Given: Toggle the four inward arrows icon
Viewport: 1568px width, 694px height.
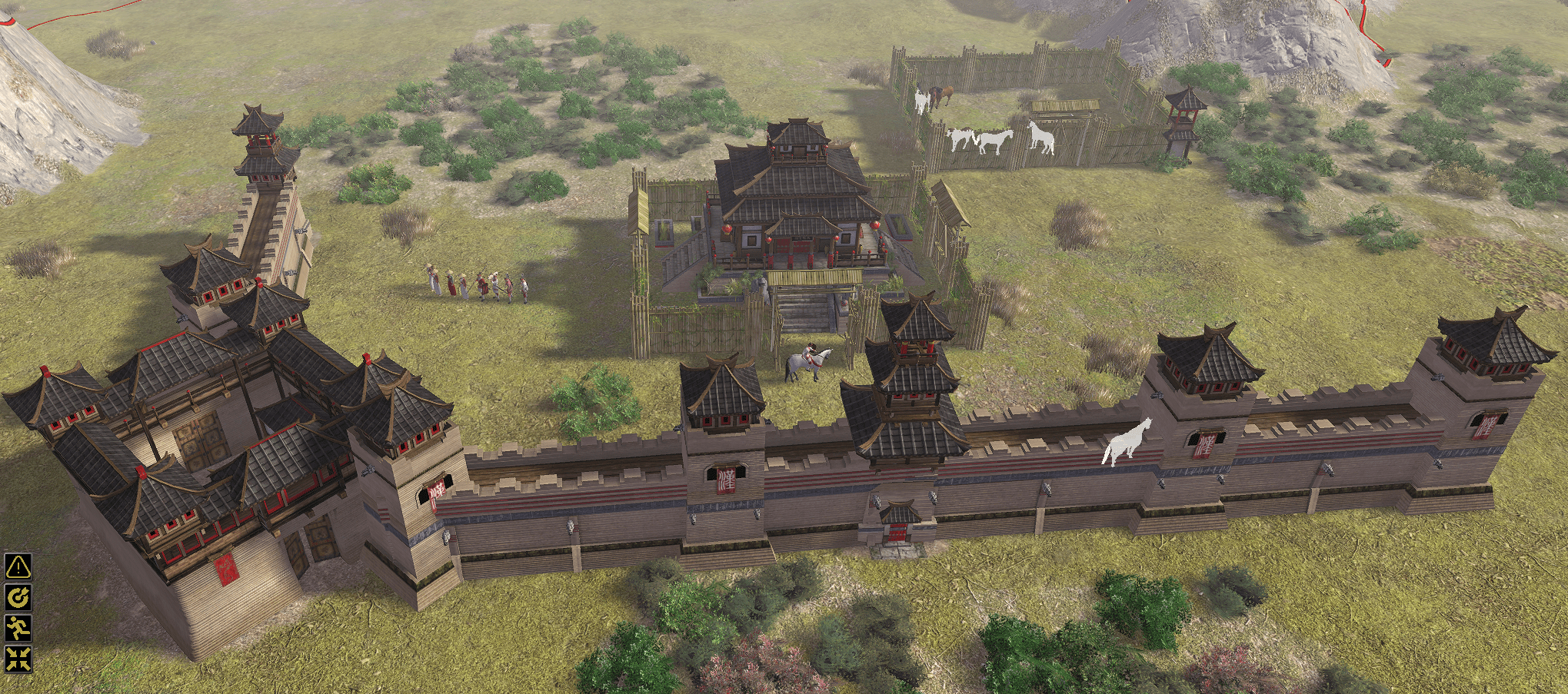Looking at the screenshot, I should click(18, 658).
